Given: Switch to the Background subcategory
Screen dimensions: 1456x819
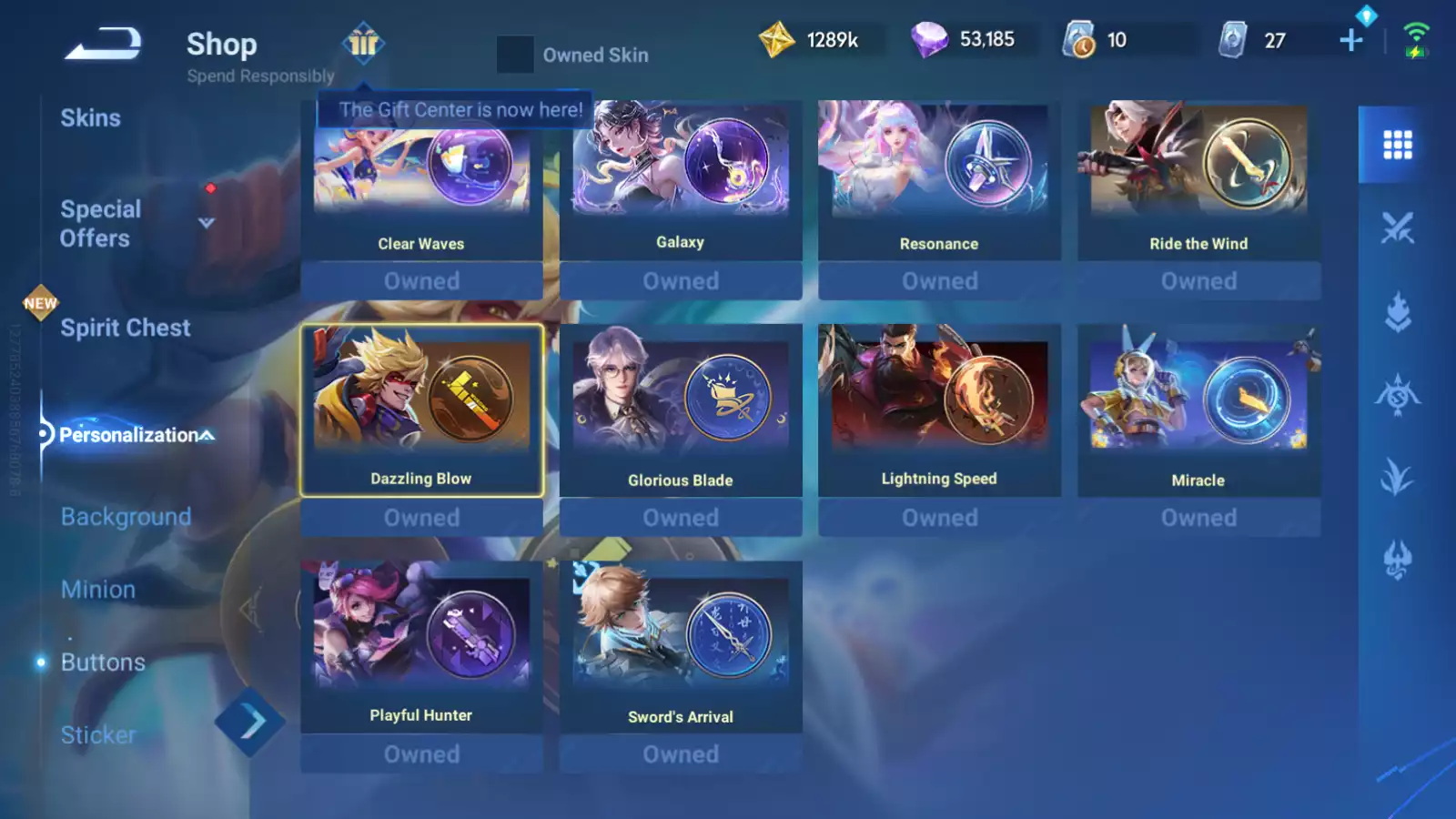Looking at the screenshot, I should click(x=126, y=517).
